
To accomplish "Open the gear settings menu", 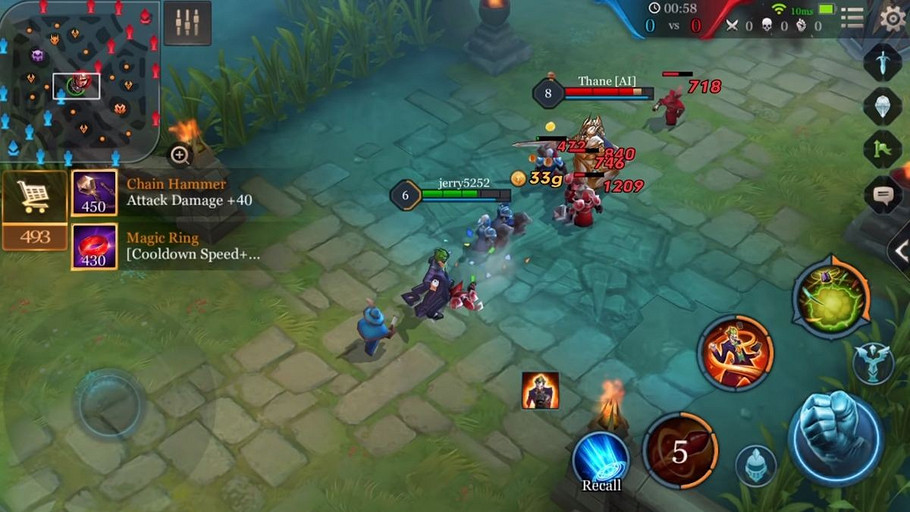I will pos(892,17).
